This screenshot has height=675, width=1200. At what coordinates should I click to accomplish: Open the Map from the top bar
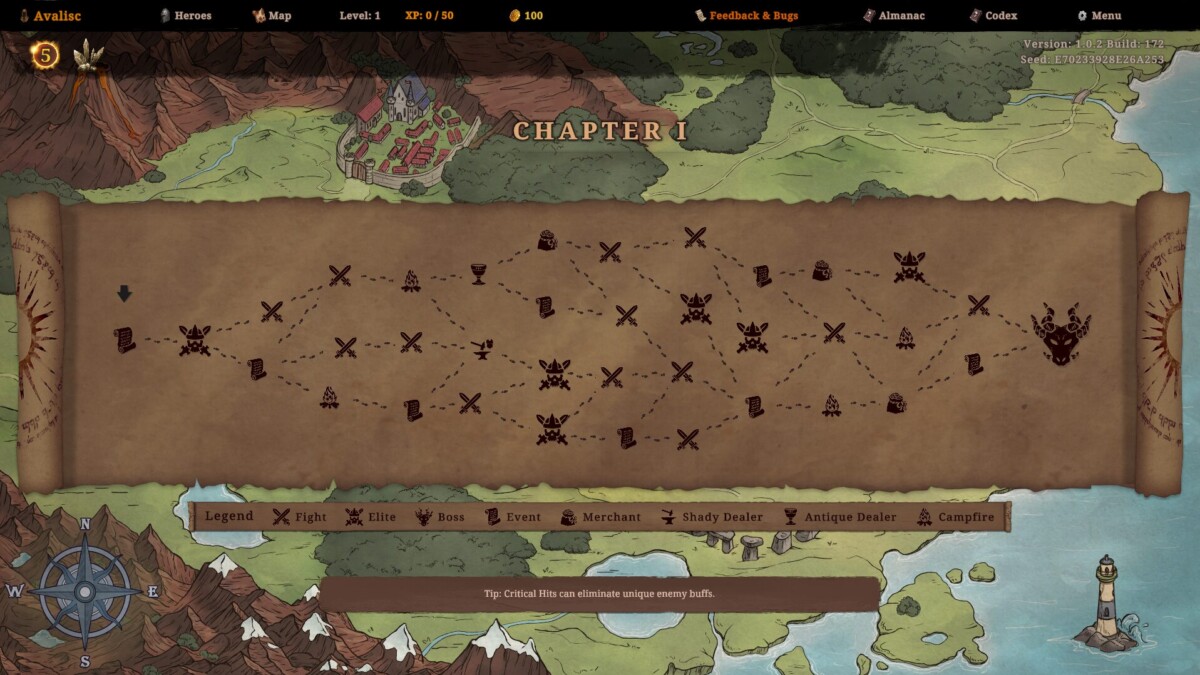click(x=272, y=16)
